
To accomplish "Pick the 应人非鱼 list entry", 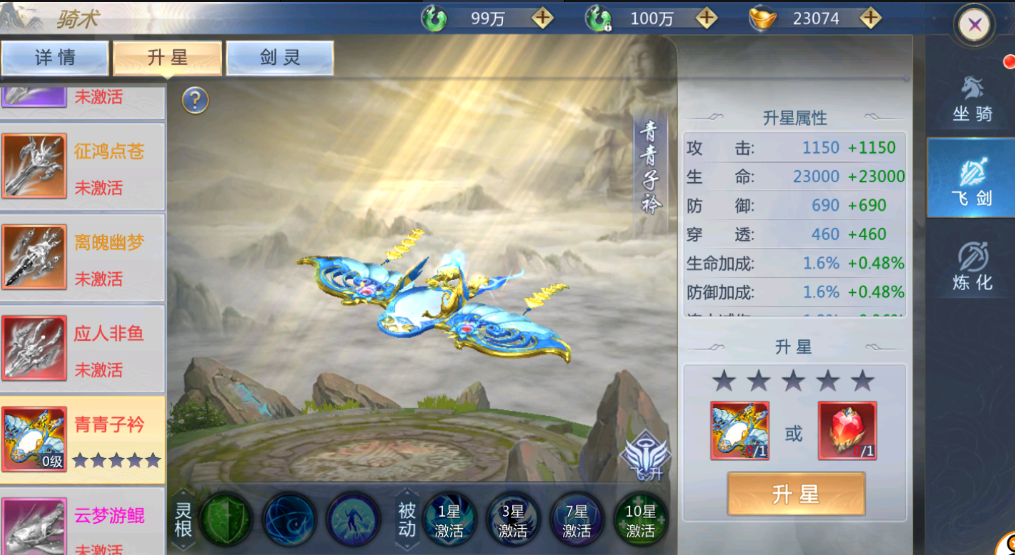I will tap(83, 350).
